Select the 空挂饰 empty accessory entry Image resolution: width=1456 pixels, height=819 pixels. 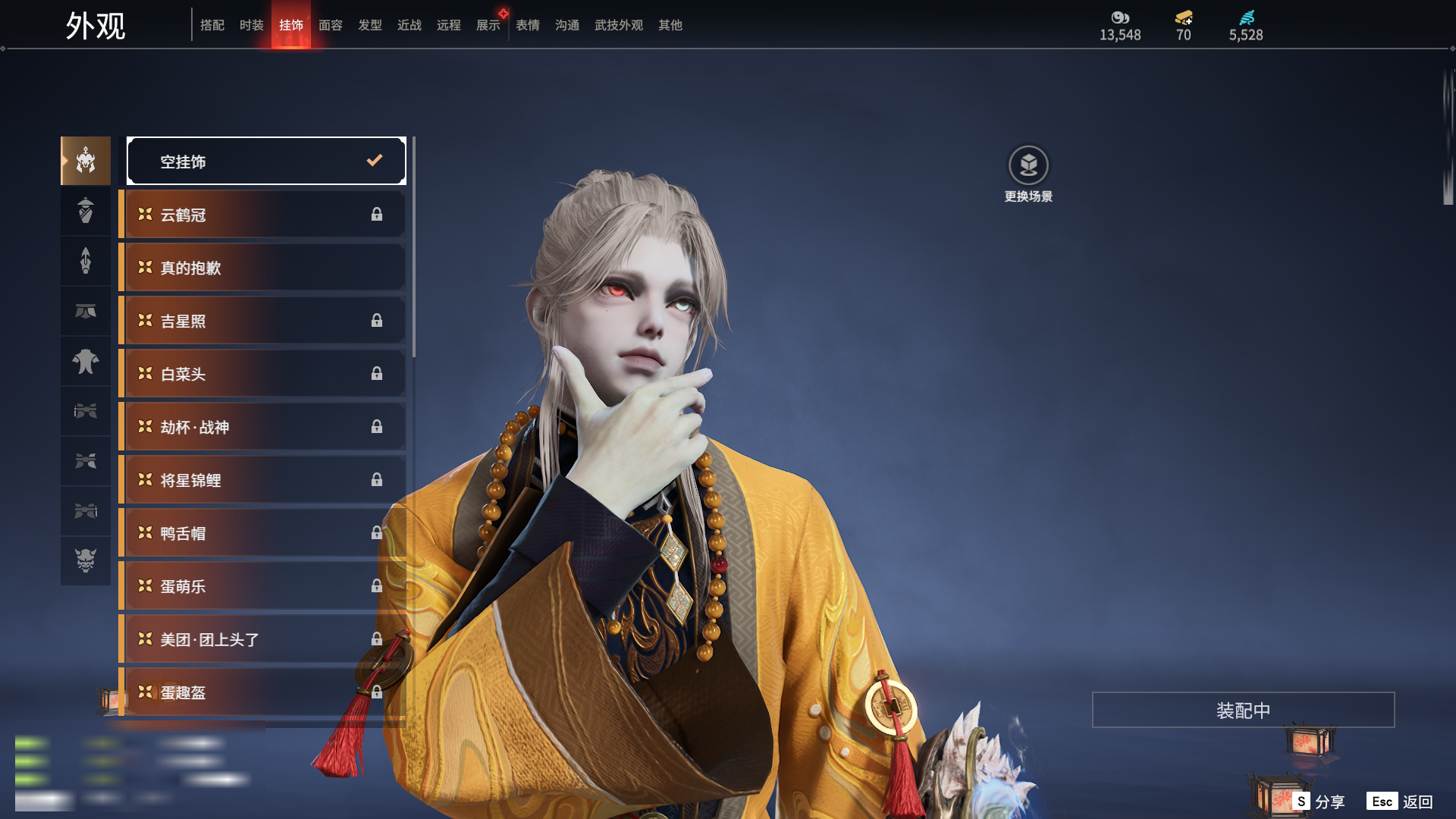(266, 161)
